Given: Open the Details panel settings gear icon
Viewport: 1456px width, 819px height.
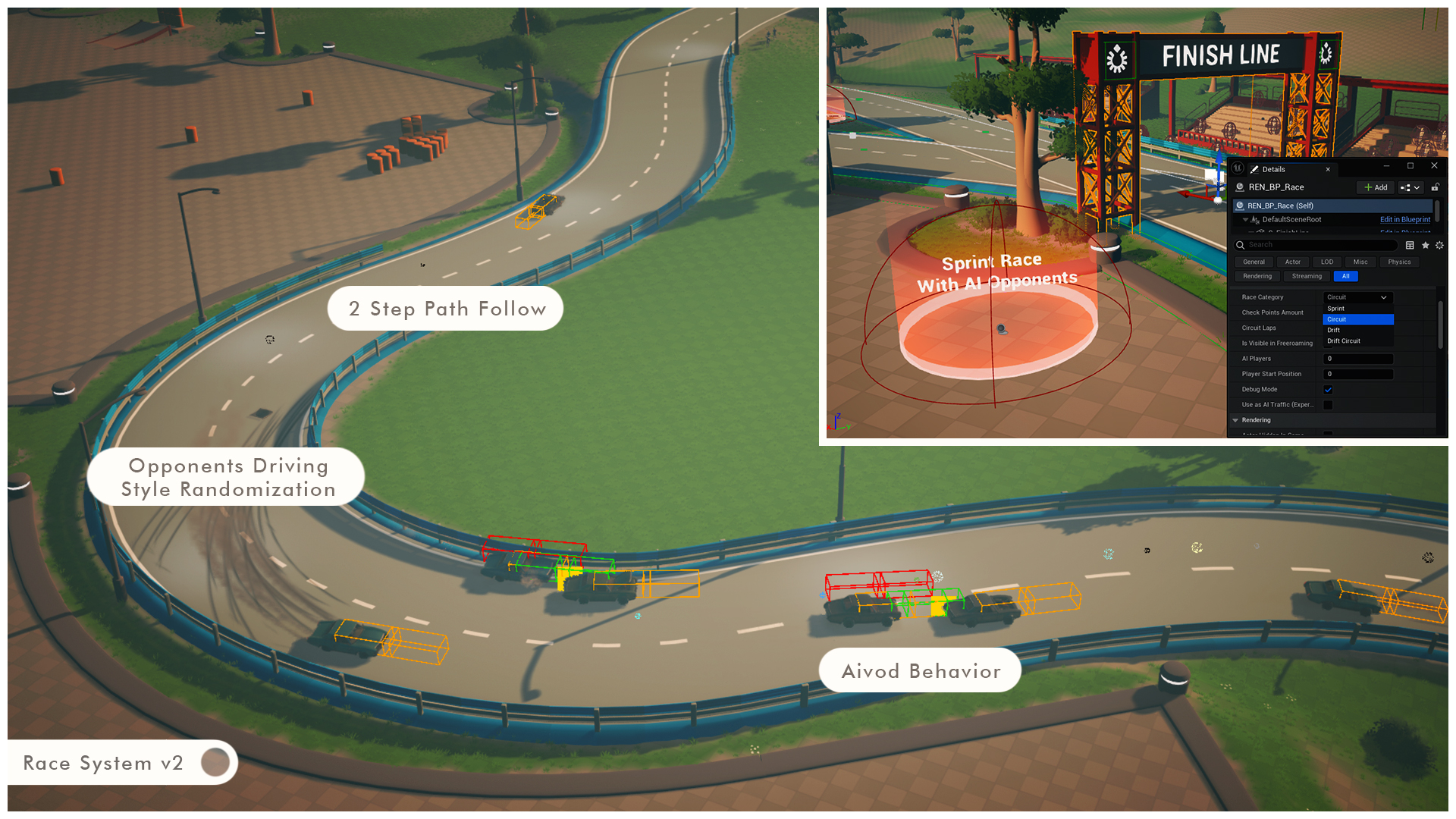Looking at the screenshot, I should 1439,245.
